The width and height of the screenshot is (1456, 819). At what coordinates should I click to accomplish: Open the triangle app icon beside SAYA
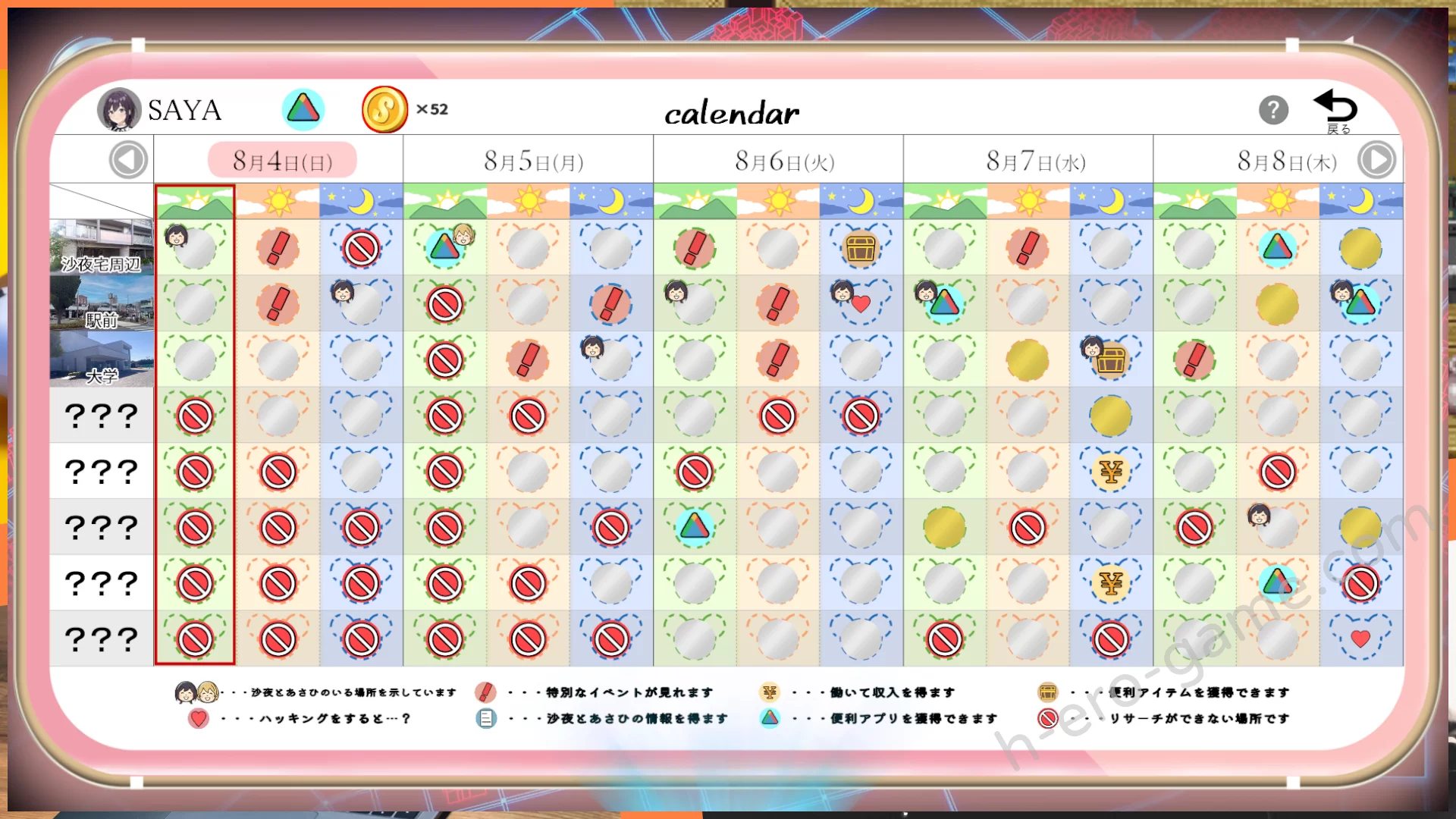(x=303, y=109)
